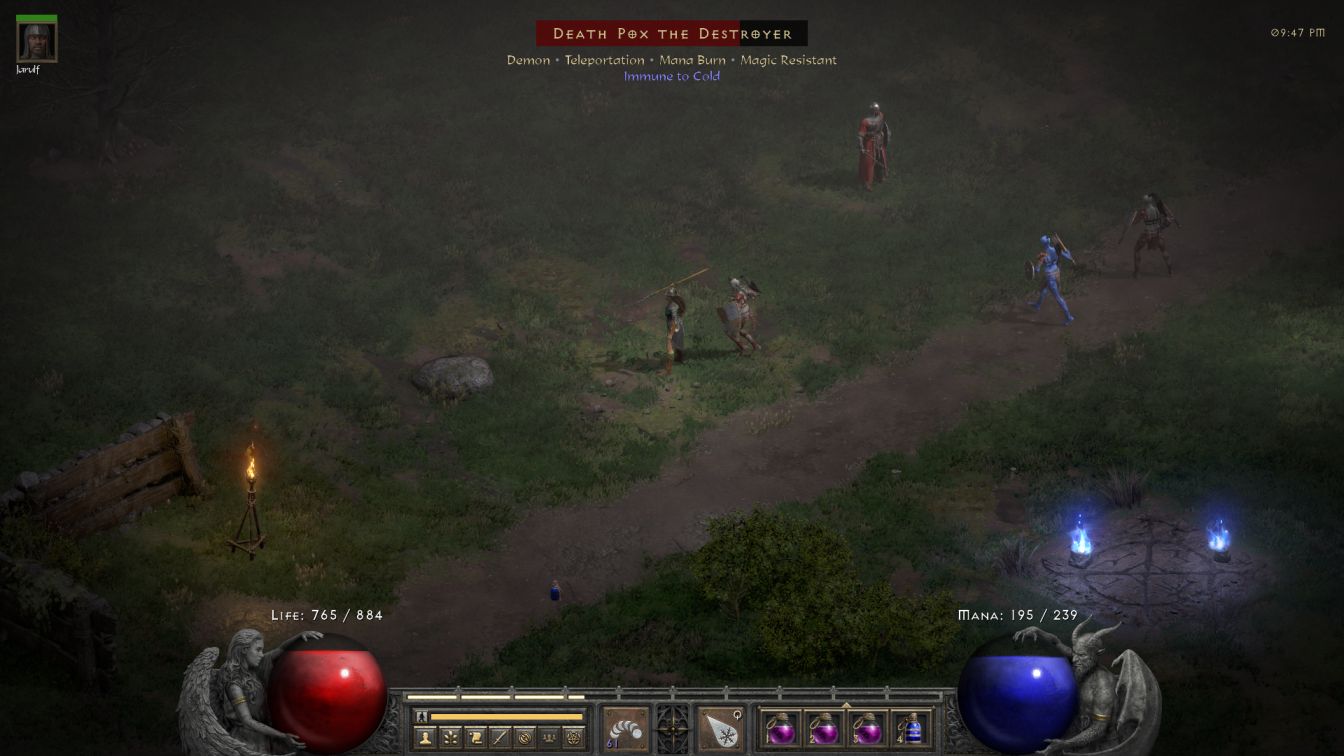Click the sword icon in the mini menu

[500, 738]
